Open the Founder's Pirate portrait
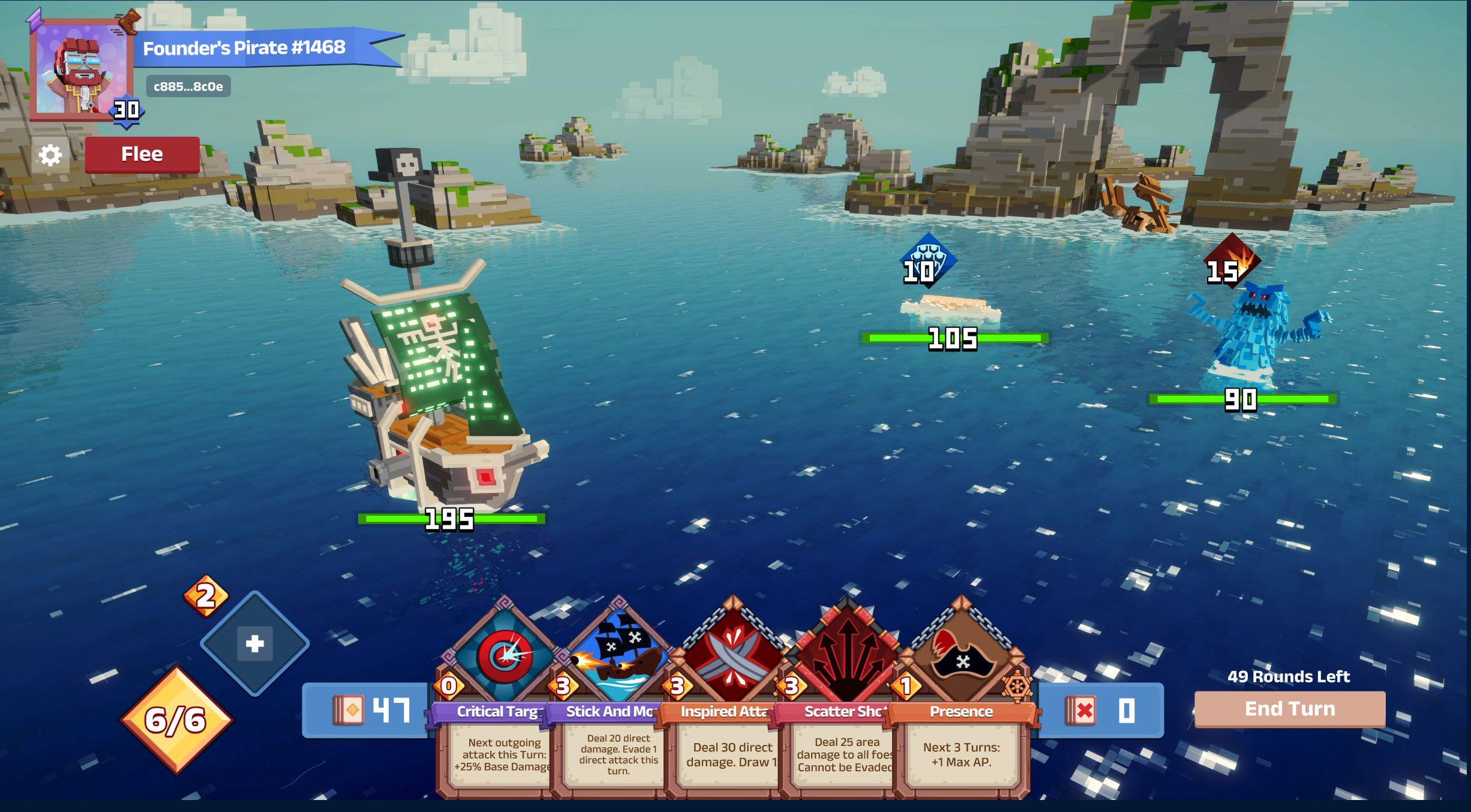Image resolution: width=1471 pixels, height=812 pixels. point(81,71)
